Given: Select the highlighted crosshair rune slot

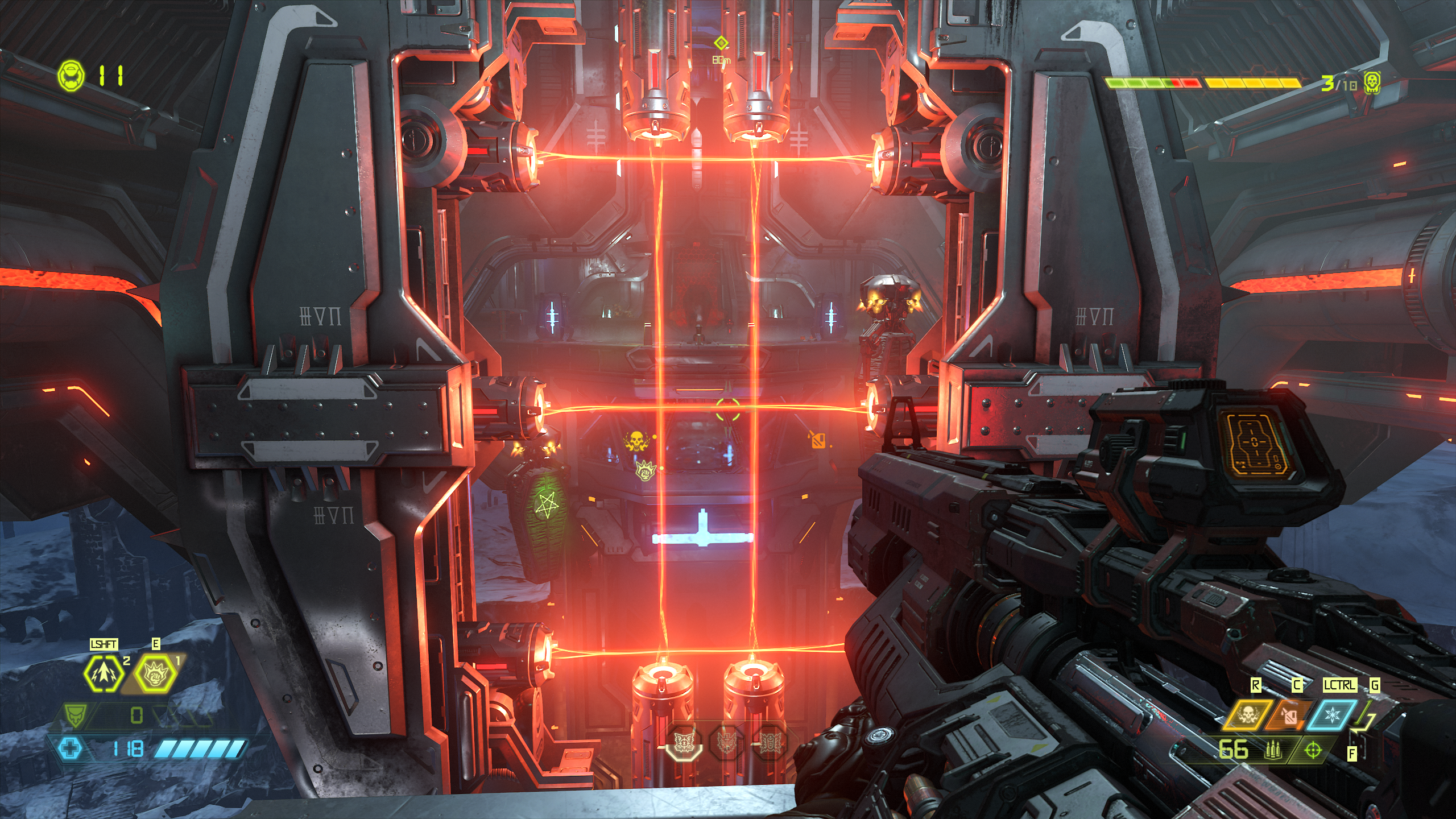Looking at the screenshot, I should (x=683, y=742).
